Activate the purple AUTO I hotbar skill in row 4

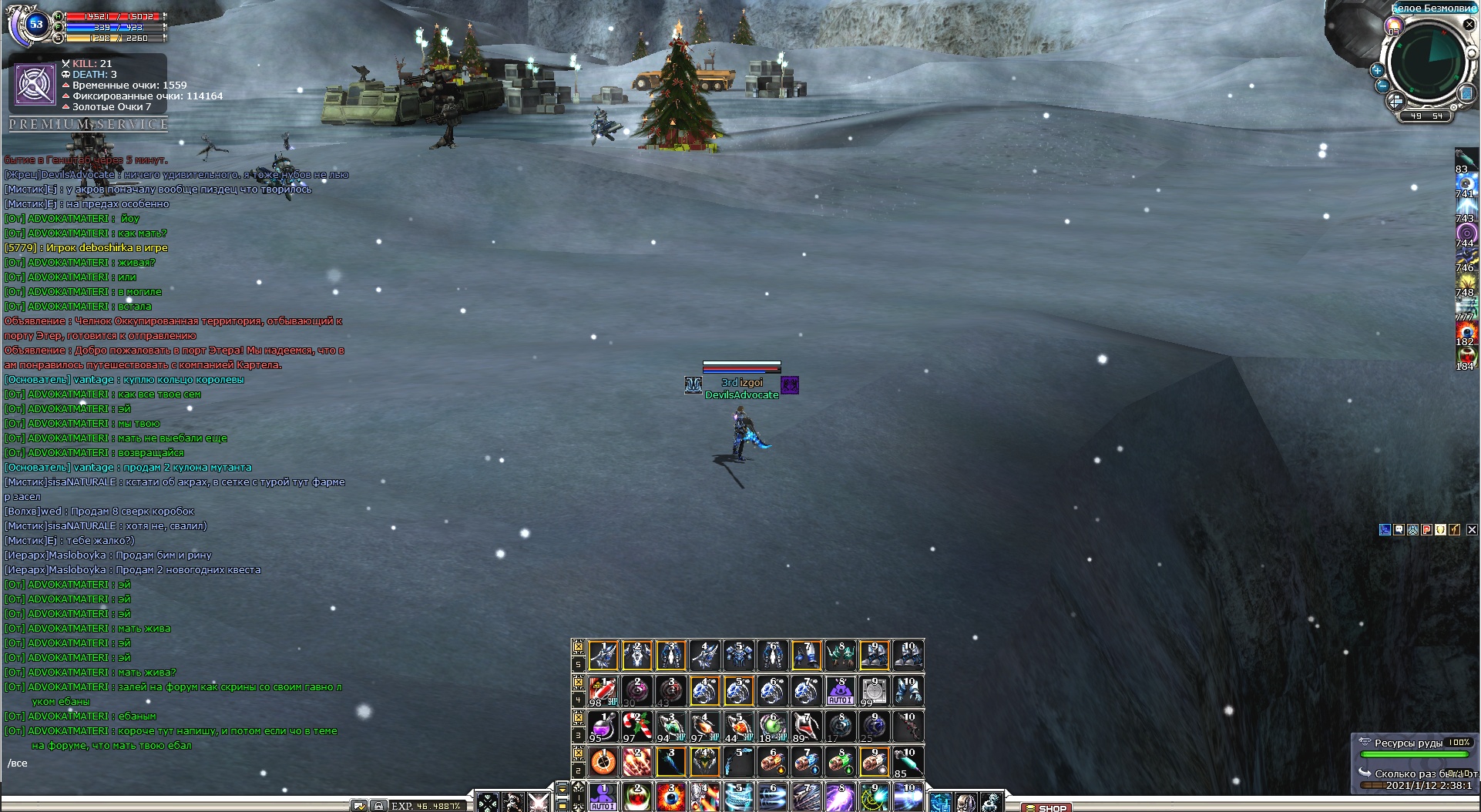pyautogui.click(x=840, y=691)
